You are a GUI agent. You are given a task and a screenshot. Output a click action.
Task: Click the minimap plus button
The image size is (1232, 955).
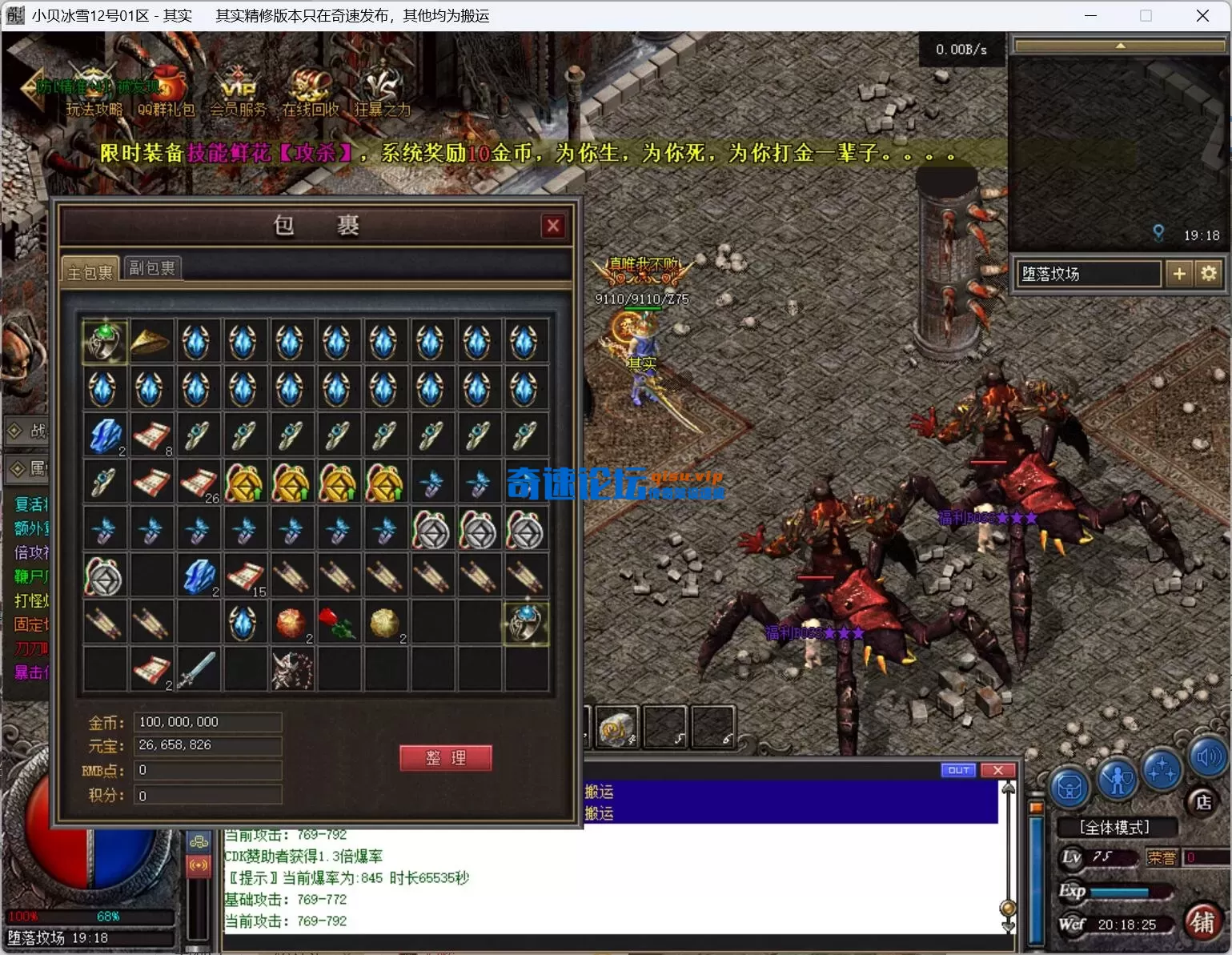click(x=1179, y=274)
